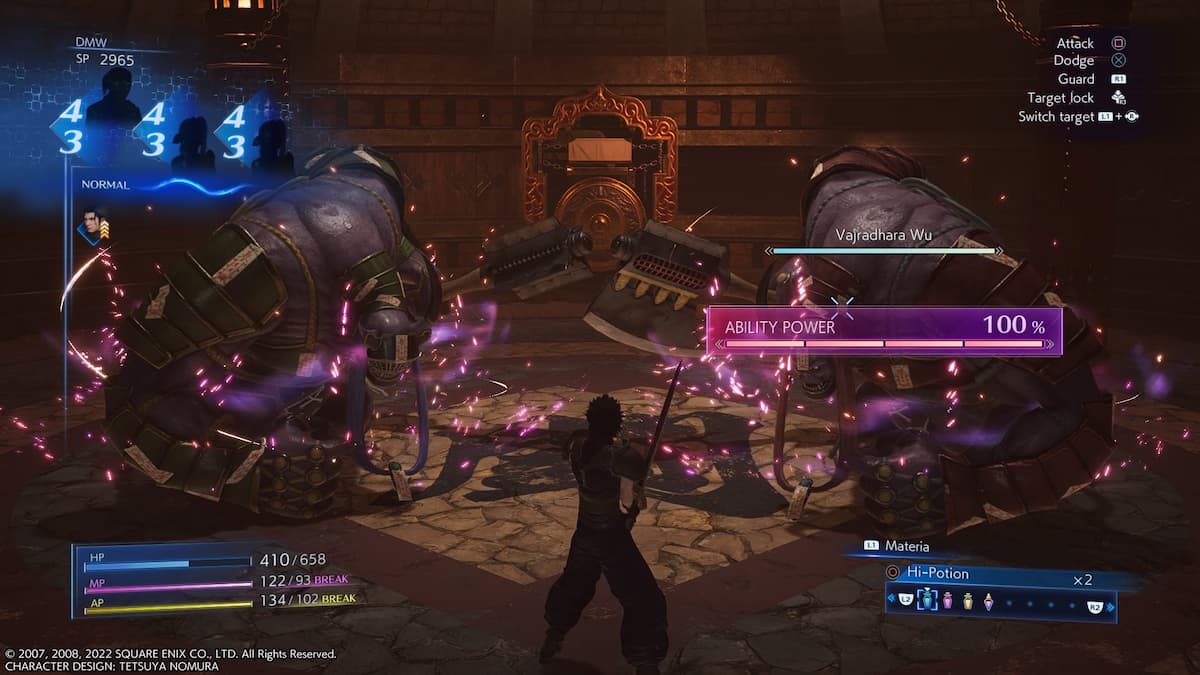Use the Hi-Potion command label
Viewport: 1200px width, 675px height.
[x=938, y=574]
